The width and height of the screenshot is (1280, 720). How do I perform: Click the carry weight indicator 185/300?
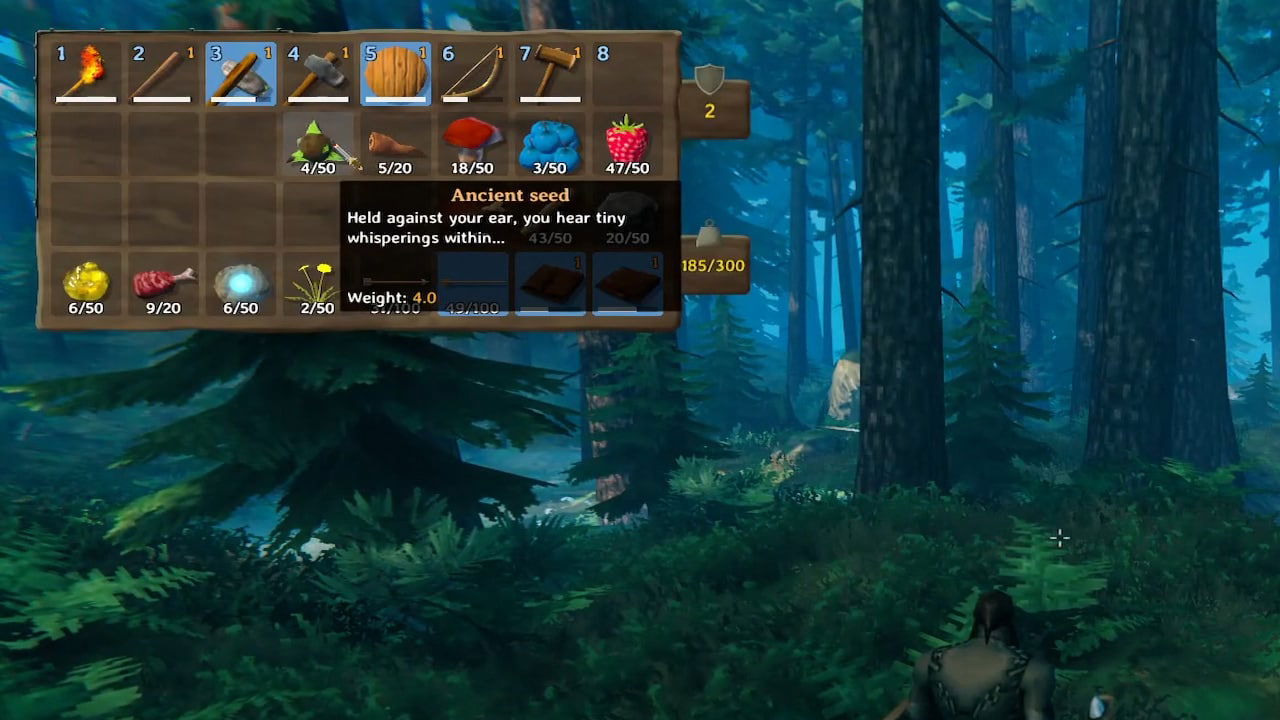click(713, 265)
